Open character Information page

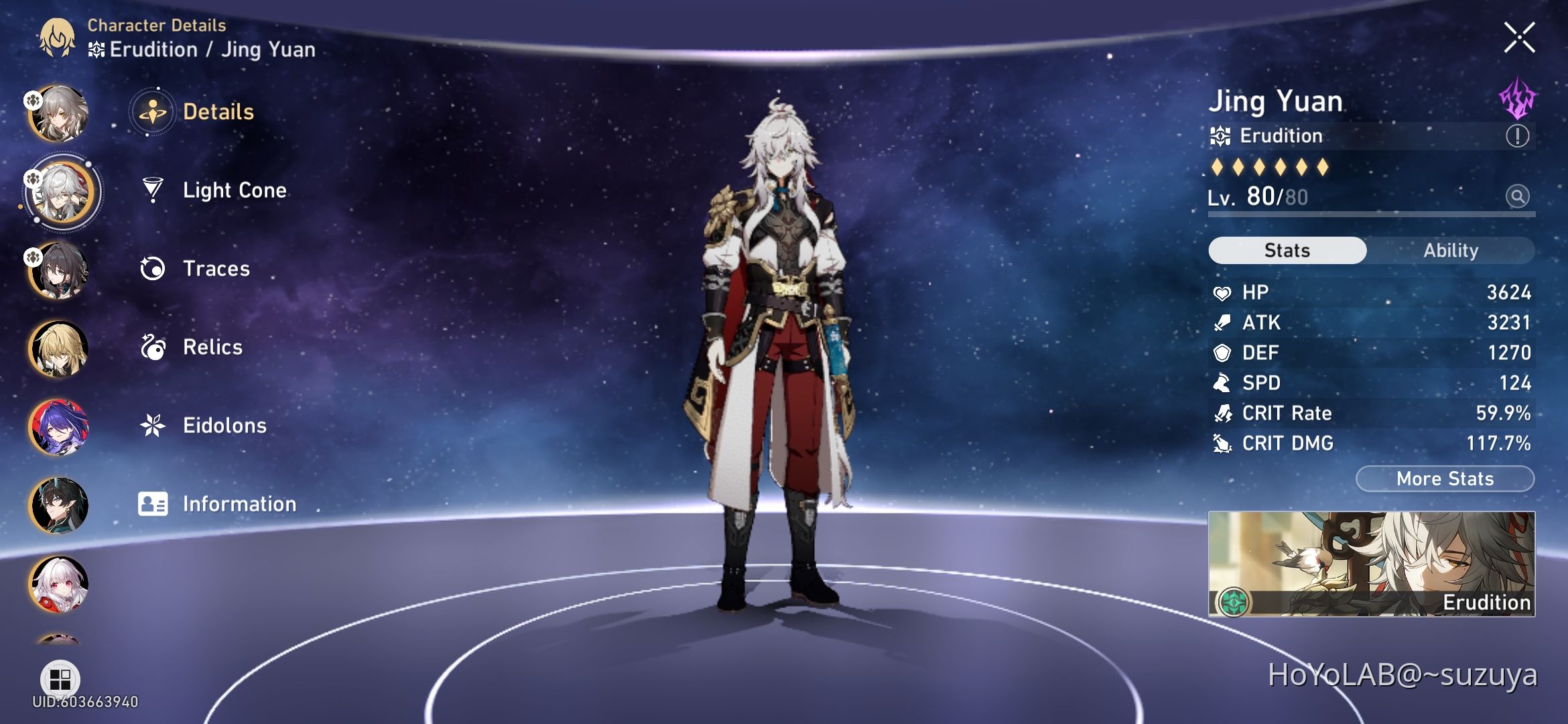pyautogui.click(x=239, y=503)
